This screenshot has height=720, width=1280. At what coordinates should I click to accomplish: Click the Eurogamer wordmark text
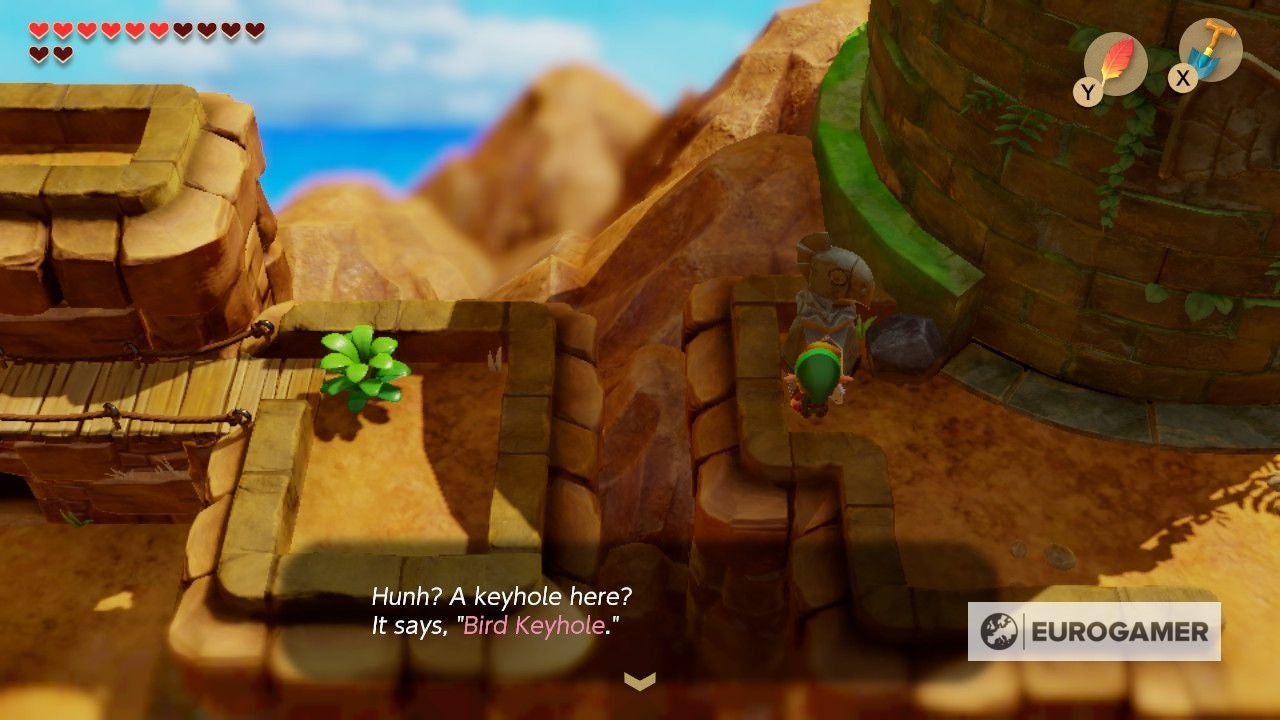point(1118,631)
